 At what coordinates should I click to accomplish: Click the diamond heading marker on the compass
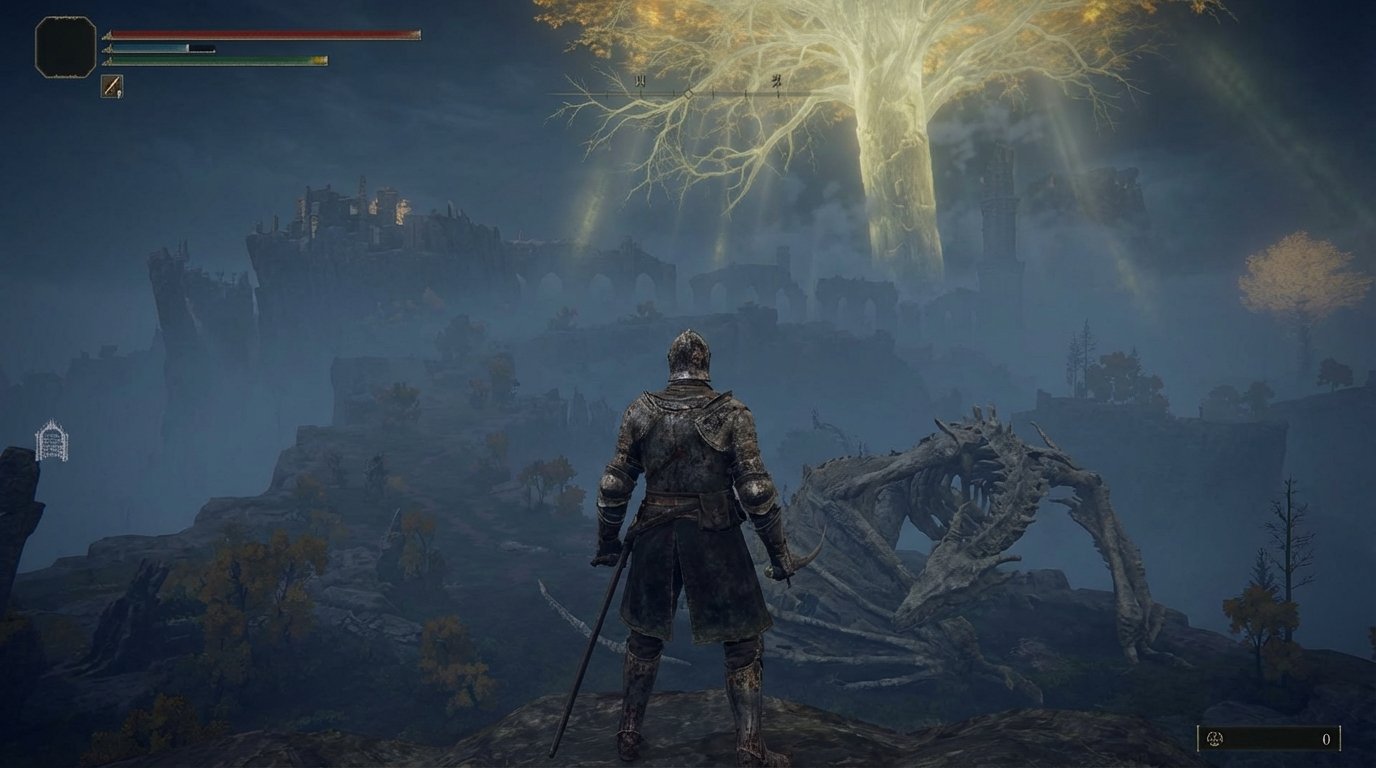tap(688, 94)
